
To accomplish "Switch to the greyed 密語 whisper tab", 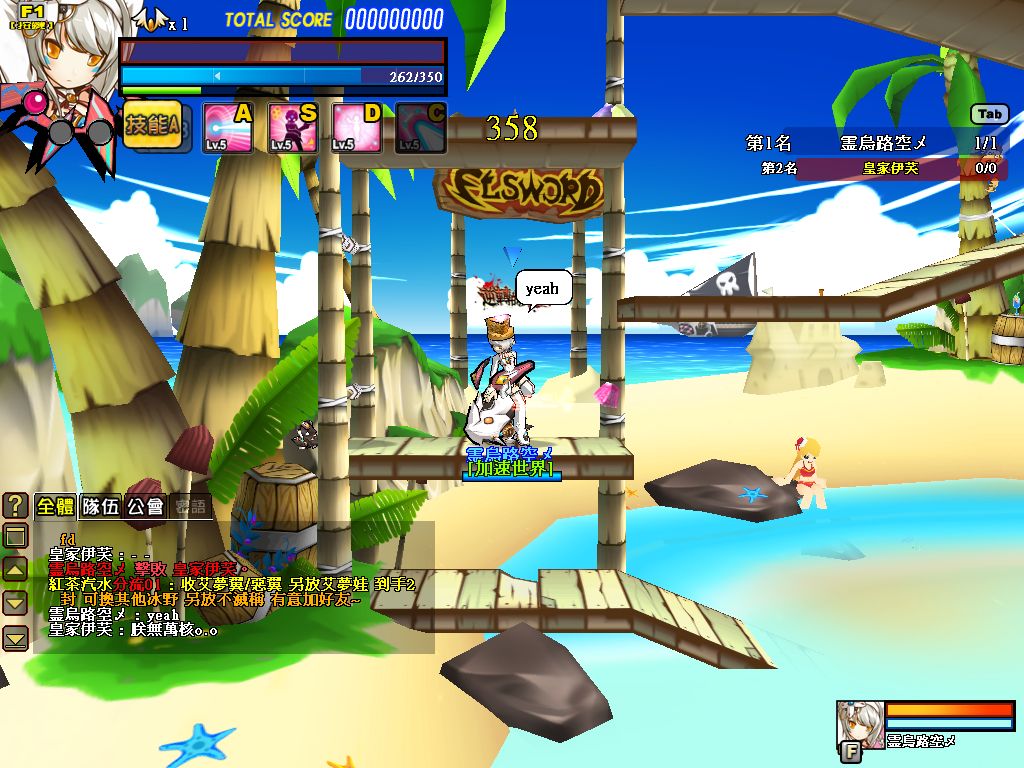I will pos(191,506).
